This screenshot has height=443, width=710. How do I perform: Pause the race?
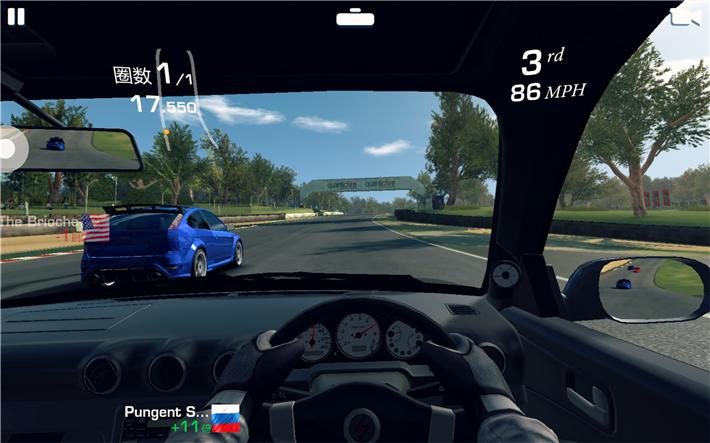(x=16, y=16)
